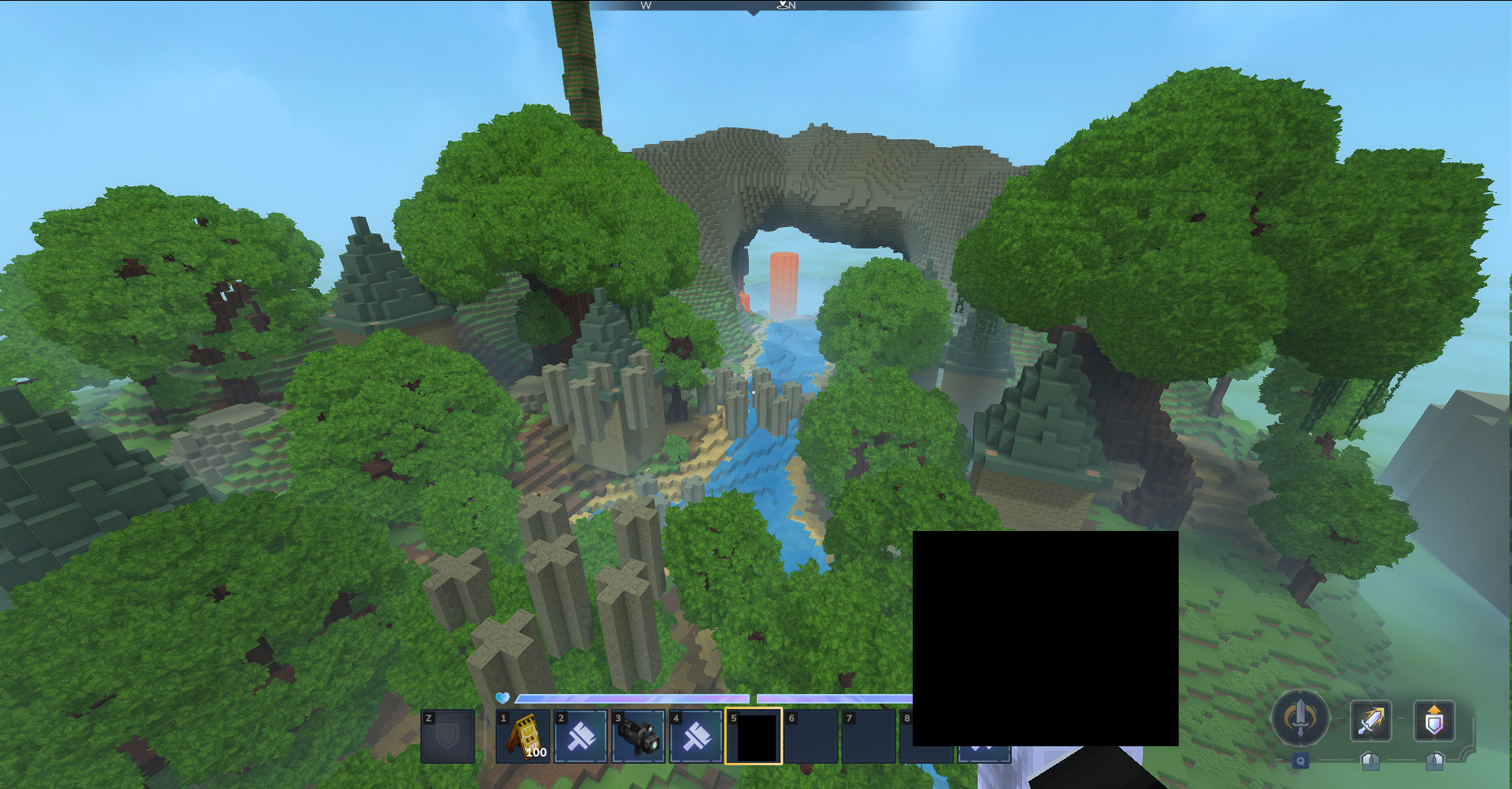Select the black camera item in slot 3
The width and height of the screenshot is (1512, 789).
click(x=638, y=736)
